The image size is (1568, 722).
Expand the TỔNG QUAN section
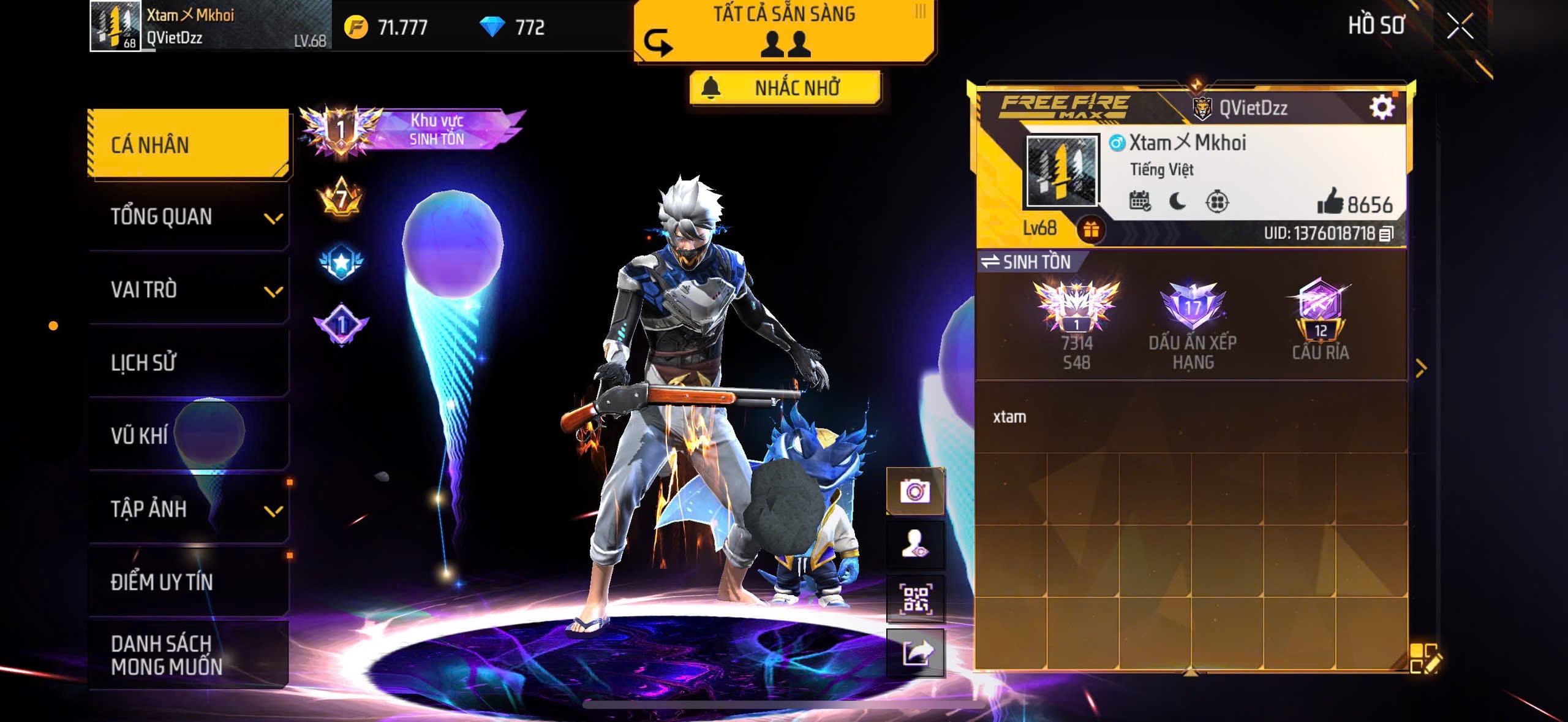(189, 217)
